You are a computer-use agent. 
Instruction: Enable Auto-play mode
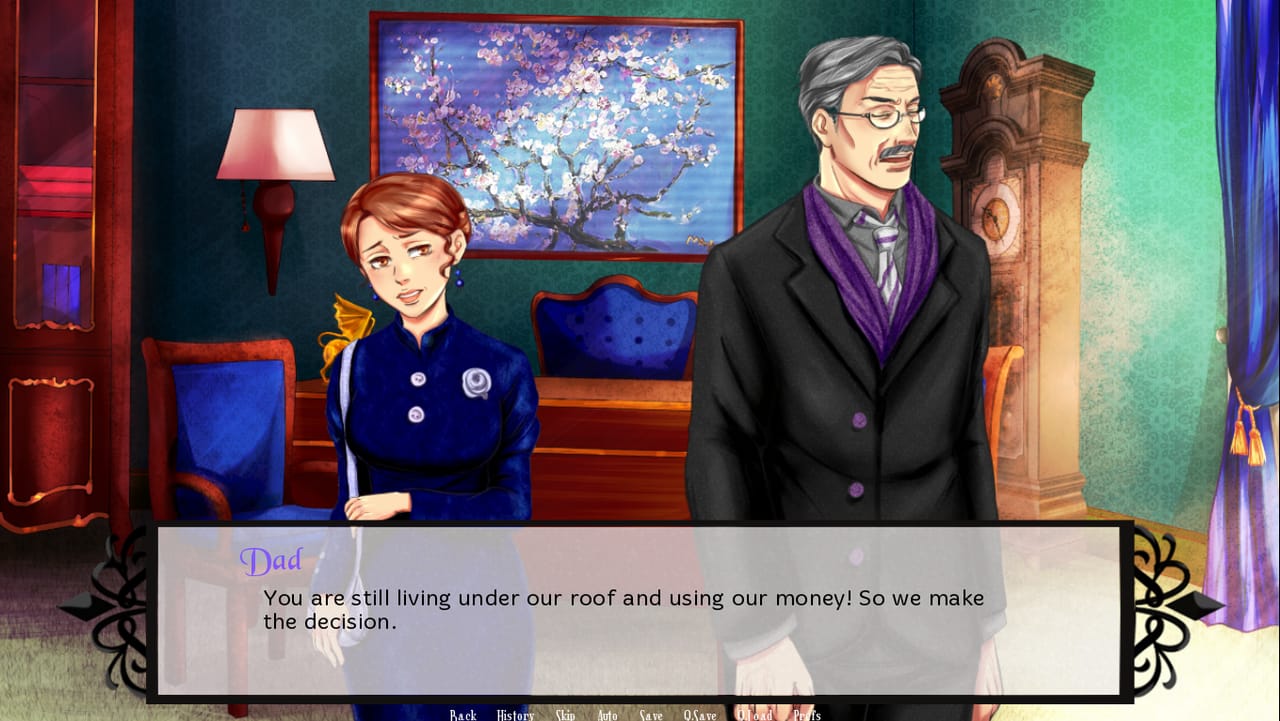coord(607,715)
